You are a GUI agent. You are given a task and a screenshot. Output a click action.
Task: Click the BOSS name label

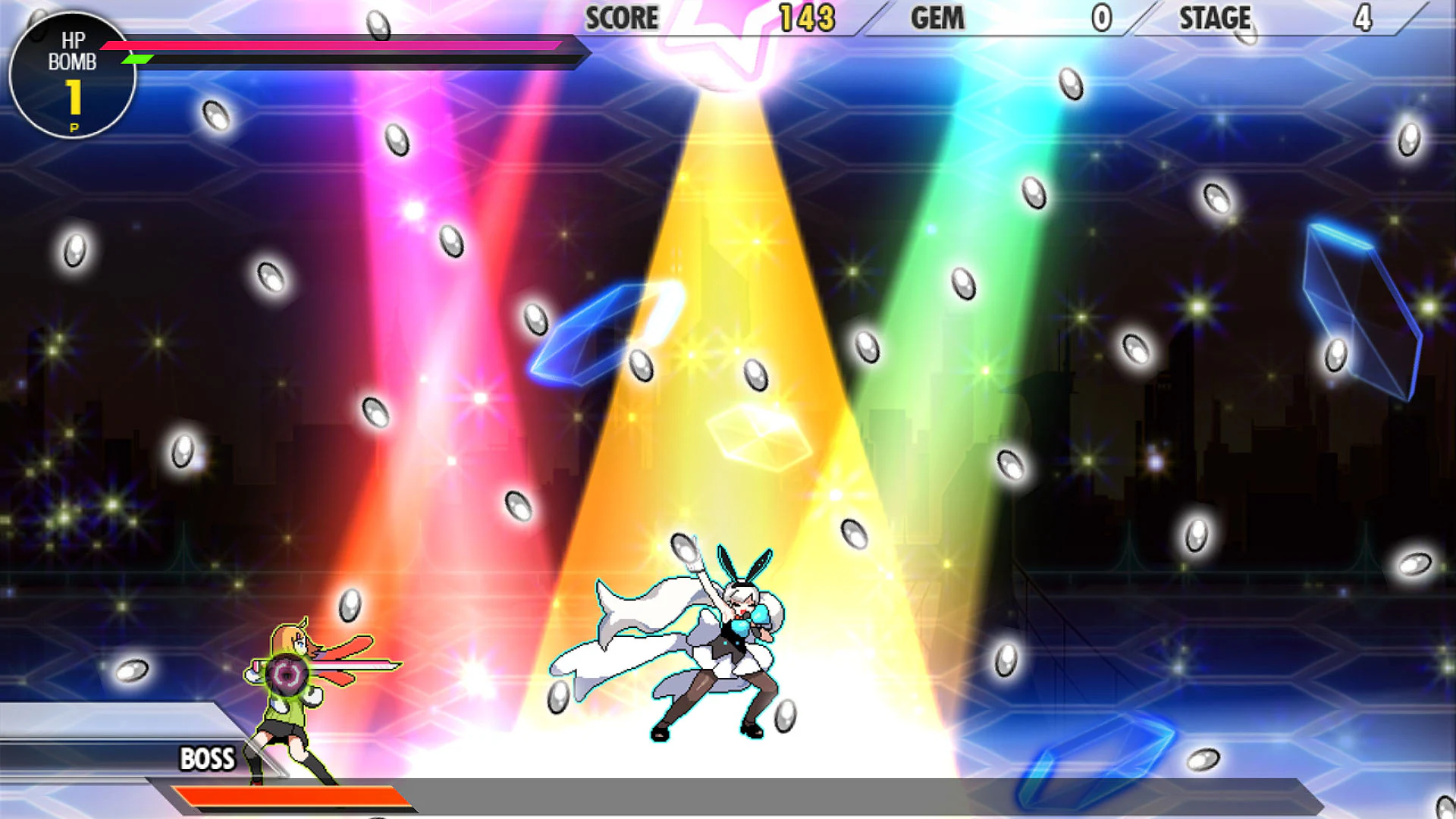206,759
